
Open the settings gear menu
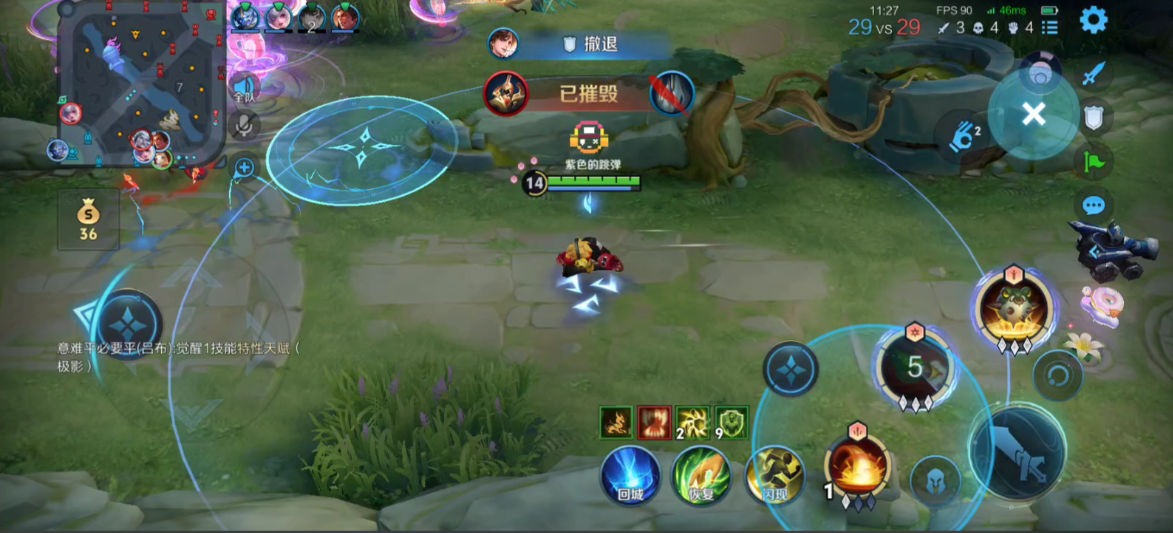point(1093,19)
